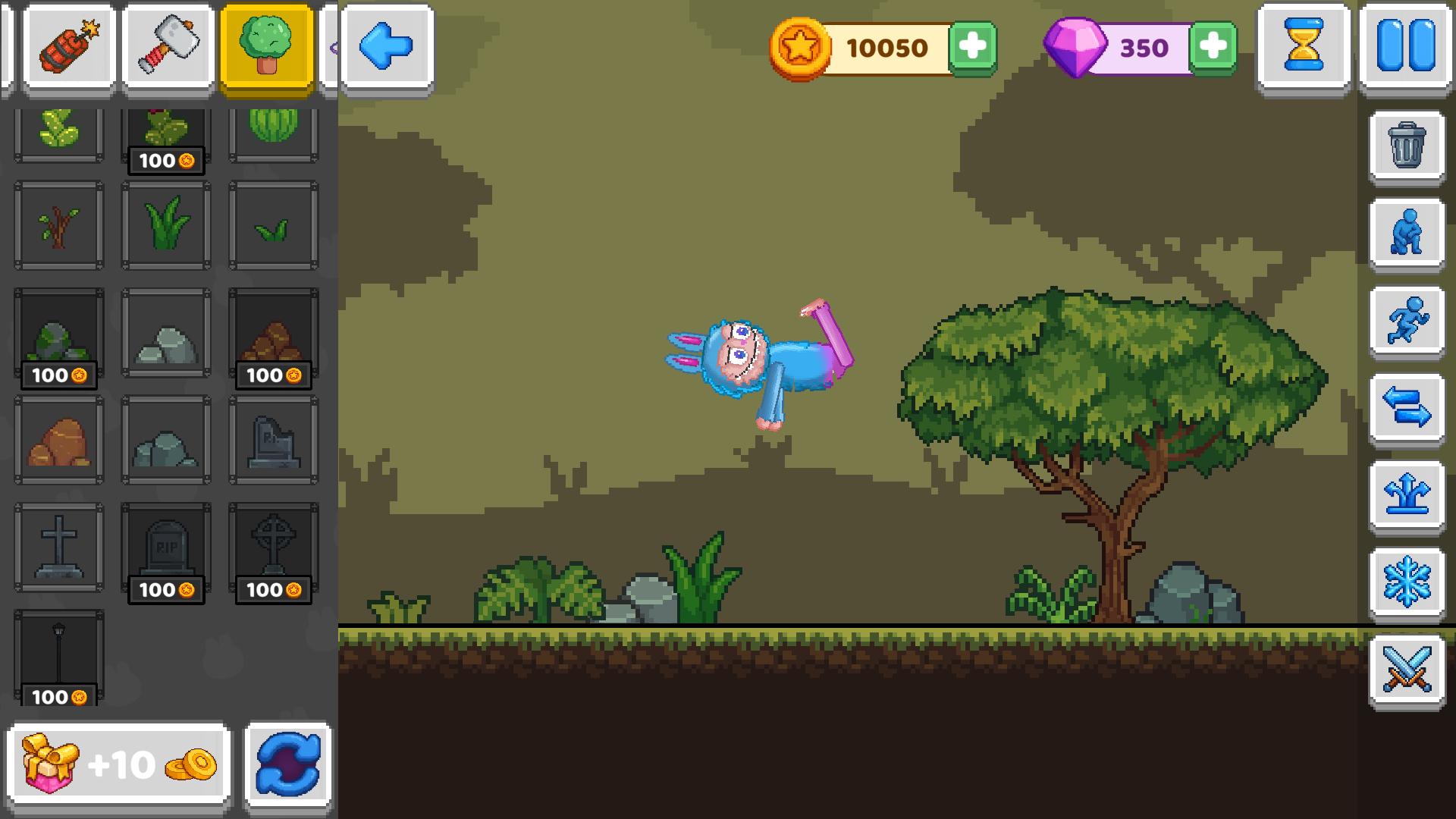
Task: Select the crouching figure pose icon
Action: coord(1407,234)
